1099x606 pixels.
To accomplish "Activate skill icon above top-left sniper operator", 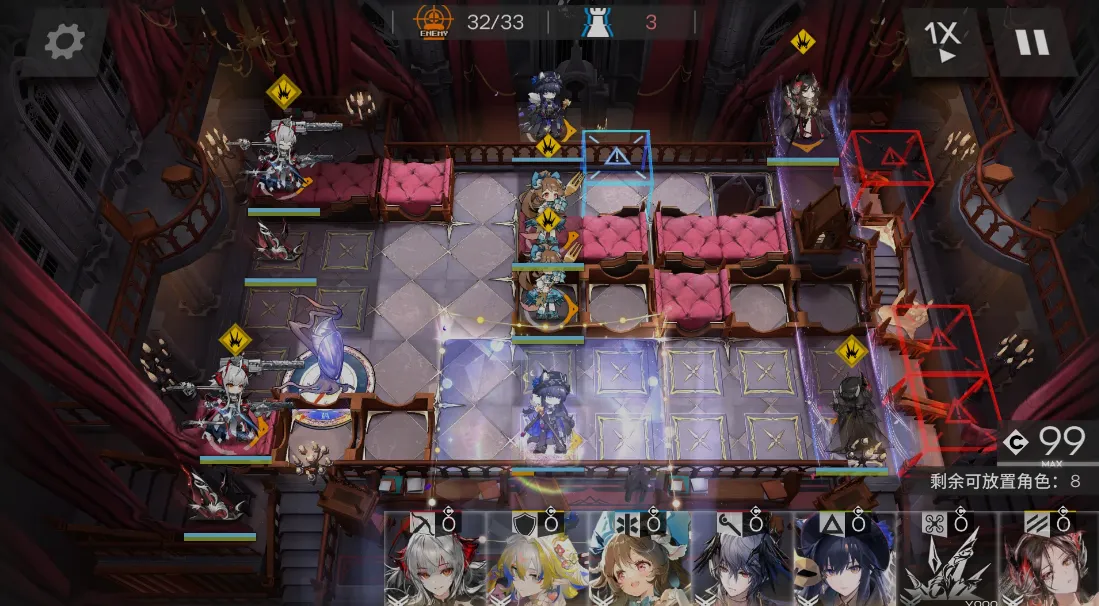I will pyautogui.click(x=284, y=93).
